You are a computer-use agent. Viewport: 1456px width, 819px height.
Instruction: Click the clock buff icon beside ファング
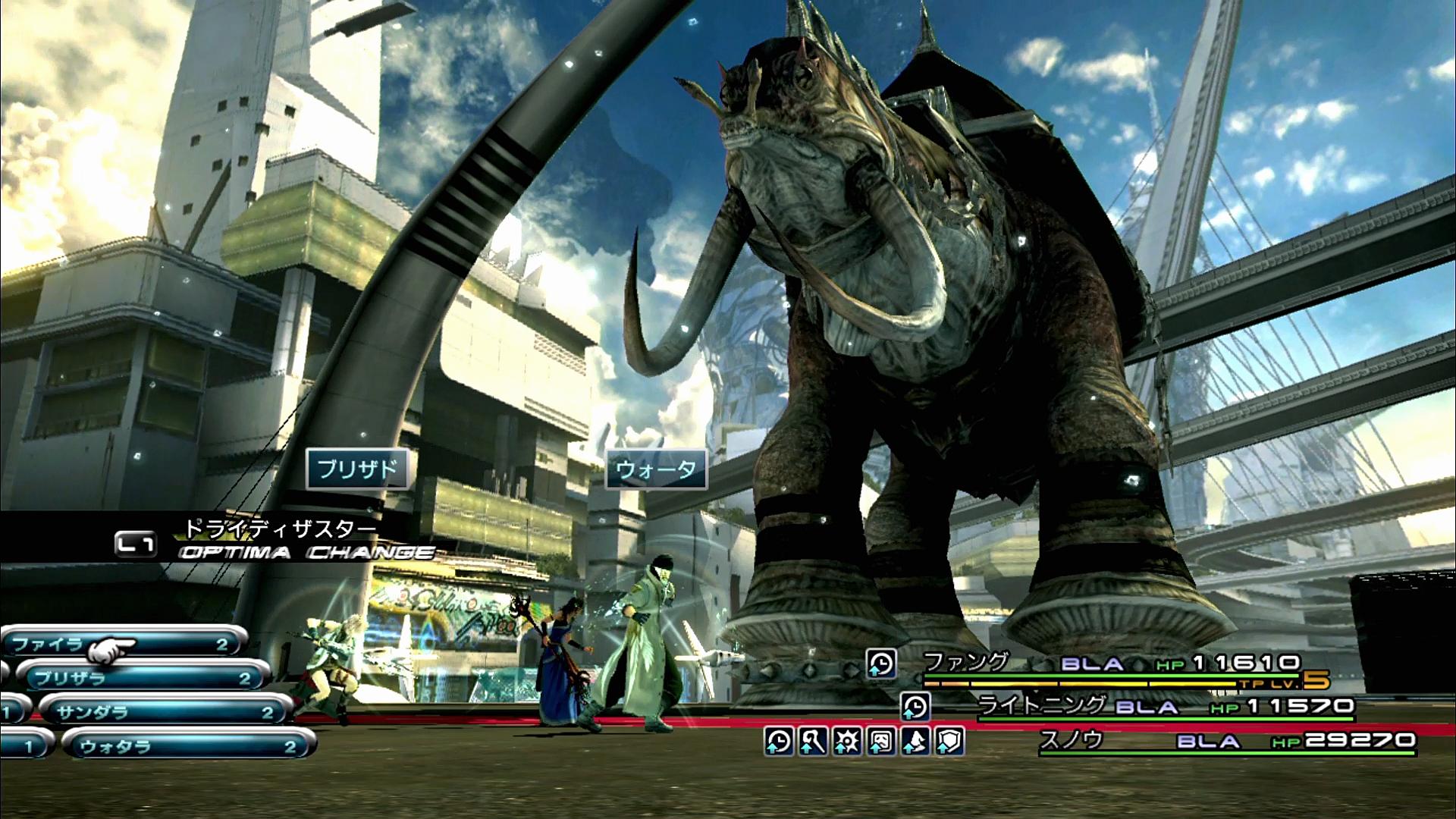881,664
